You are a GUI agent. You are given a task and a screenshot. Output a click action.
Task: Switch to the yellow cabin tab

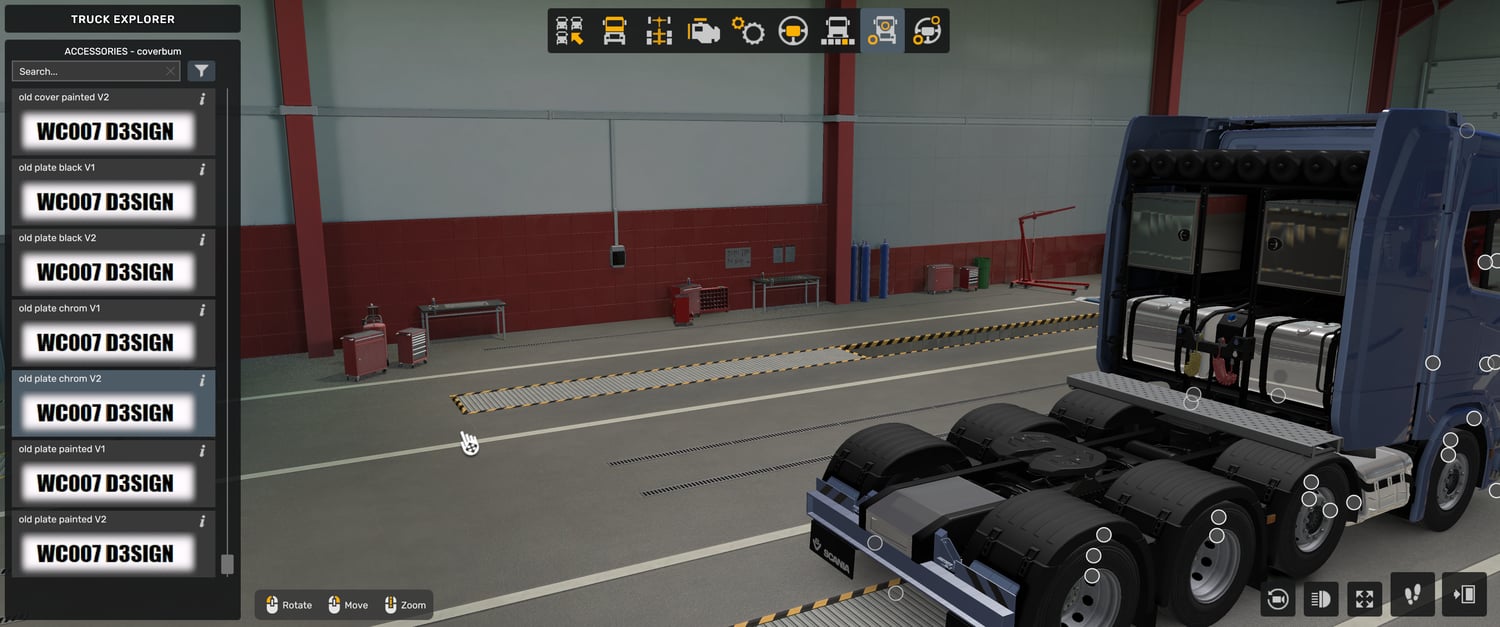click(614, 31)
